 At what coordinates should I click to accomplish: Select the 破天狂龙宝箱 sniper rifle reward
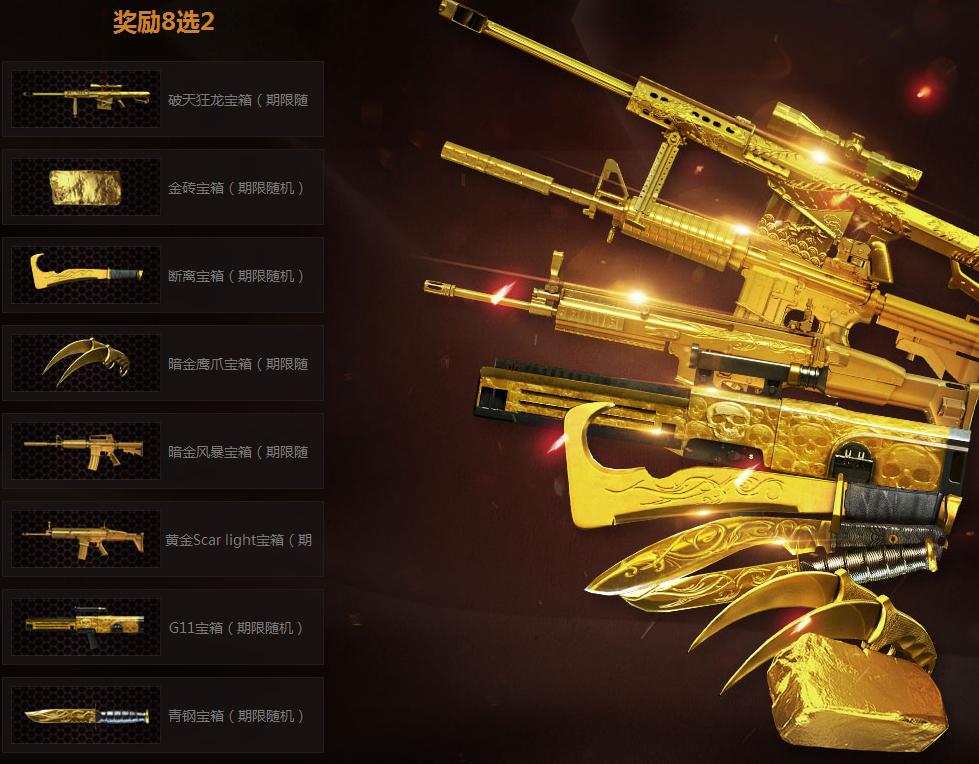(163, 99)
